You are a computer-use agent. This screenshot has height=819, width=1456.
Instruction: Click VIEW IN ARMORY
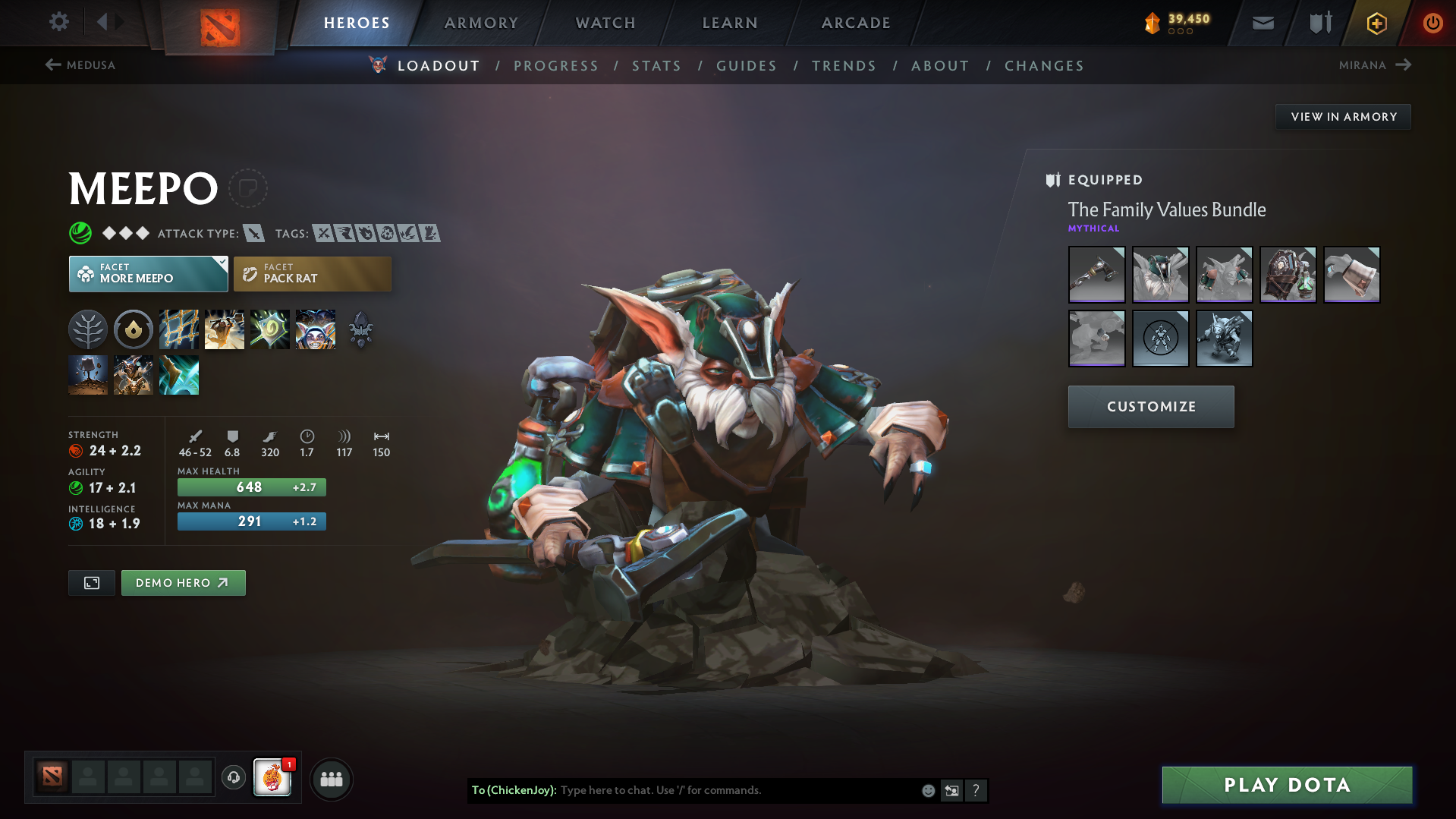pos(1343,116)
